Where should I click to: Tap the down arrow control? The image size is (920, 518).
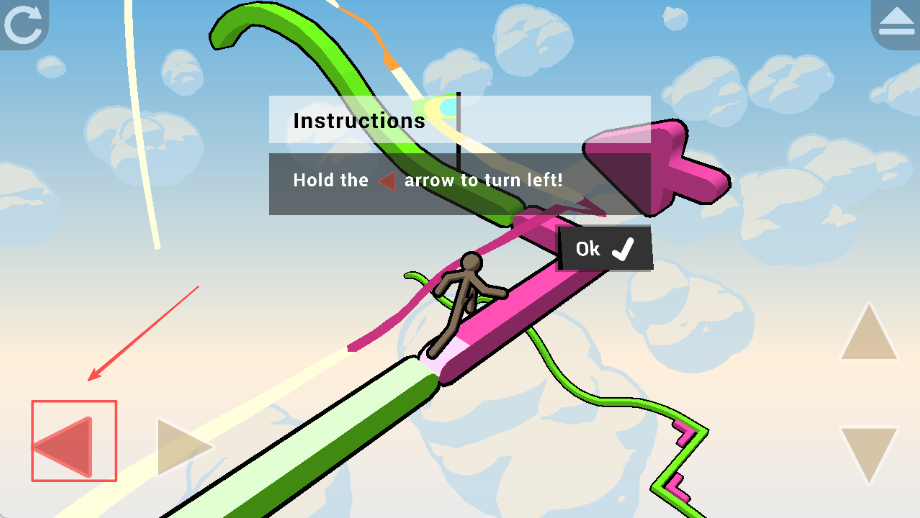868,453
